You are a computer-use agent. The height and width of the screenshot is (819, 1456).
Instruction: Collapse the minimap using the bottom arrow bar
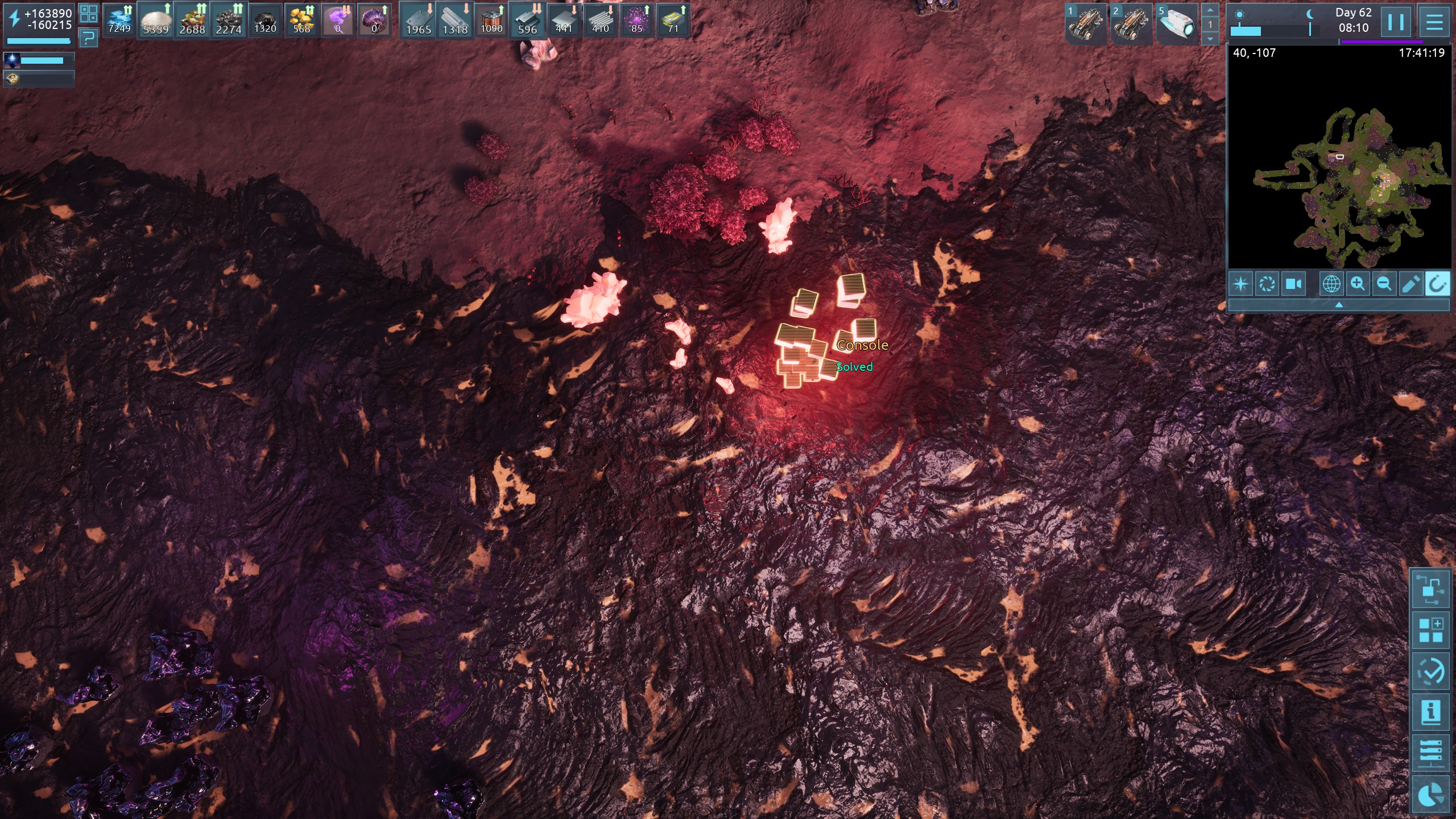tap(1339, 305)
